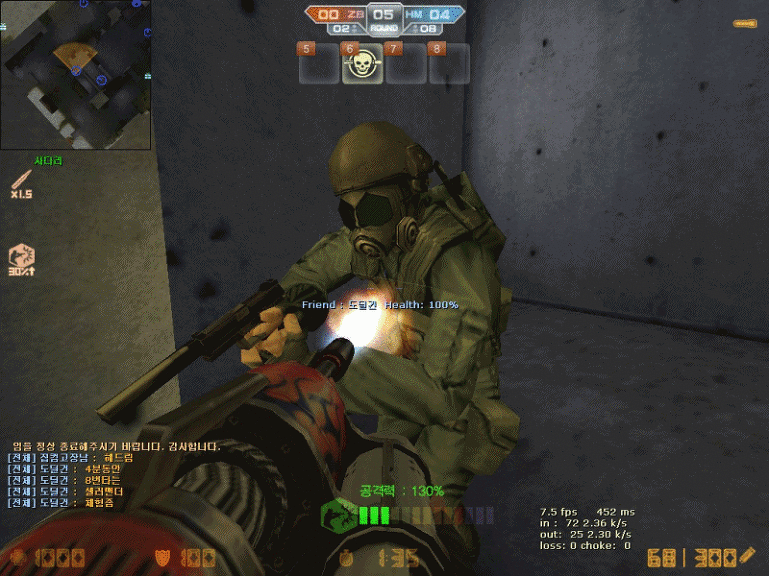Click the 30% boost skill icon
Screen dimensions: 769x576
[x=21, y=257]
